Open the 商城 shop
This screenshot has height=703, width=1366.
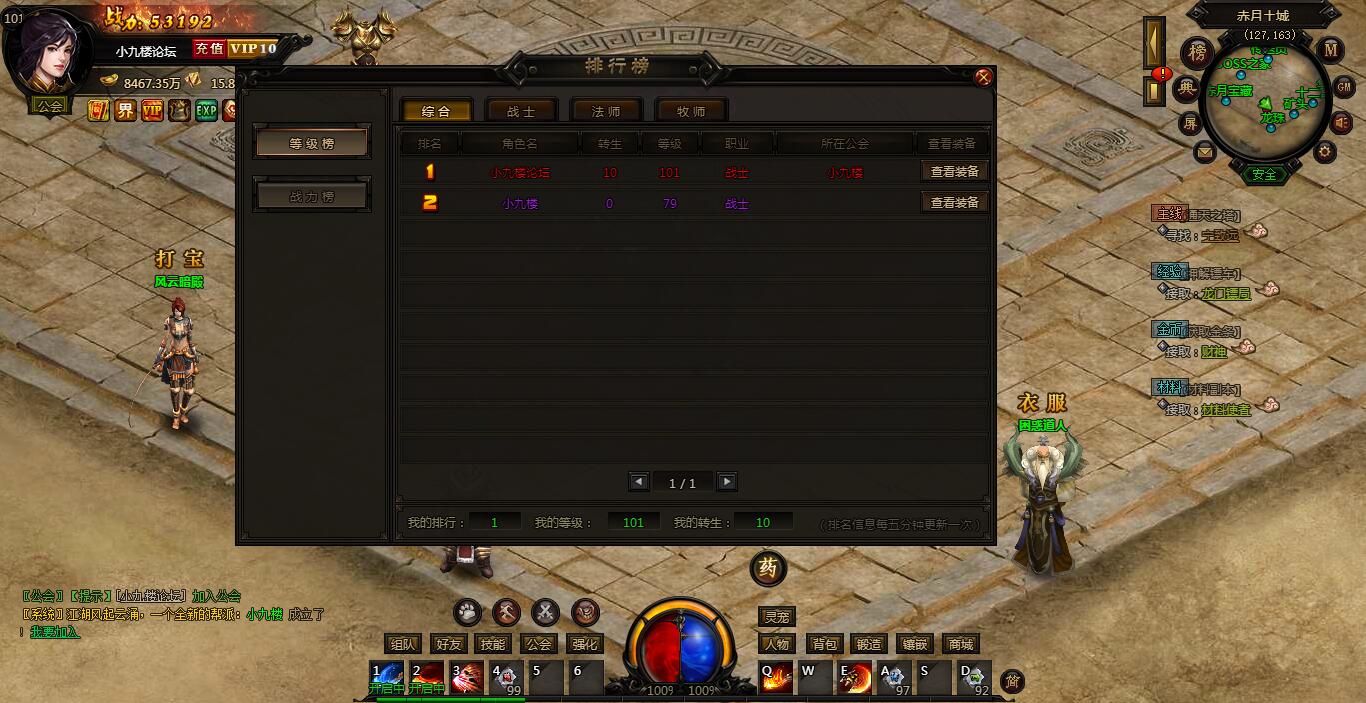pyautogui.click(x=960, y=644)
